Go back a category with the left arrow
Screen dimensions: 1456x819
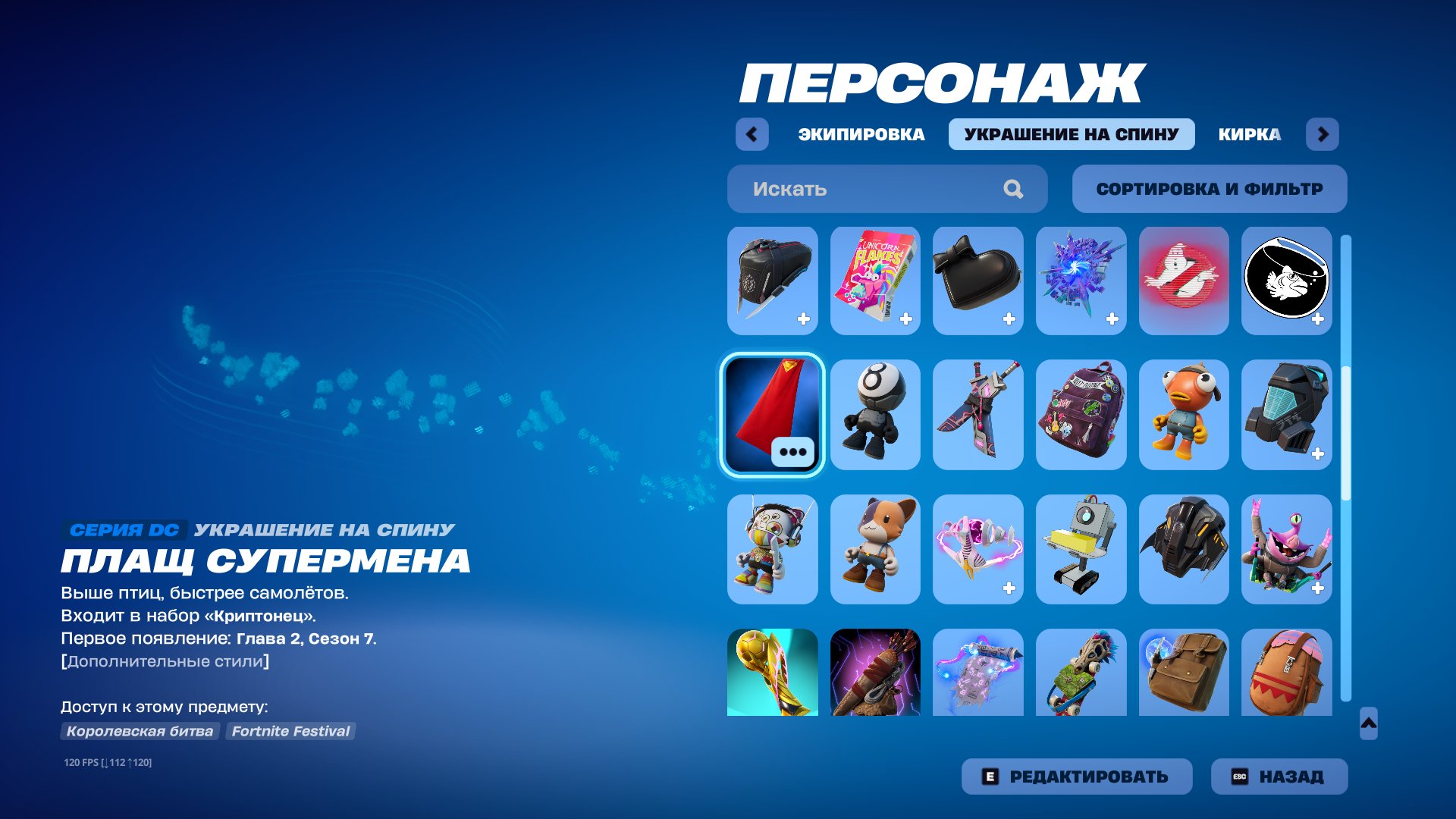tap(752, 134)
